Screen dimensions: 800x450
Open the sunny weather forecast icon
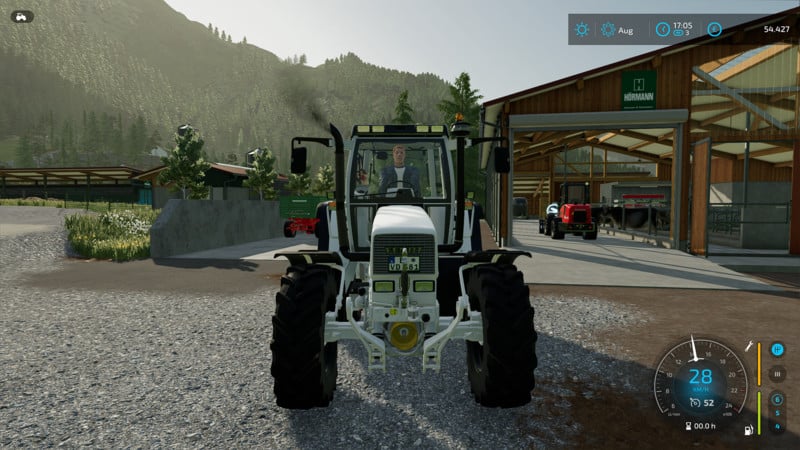pos(582,29)
